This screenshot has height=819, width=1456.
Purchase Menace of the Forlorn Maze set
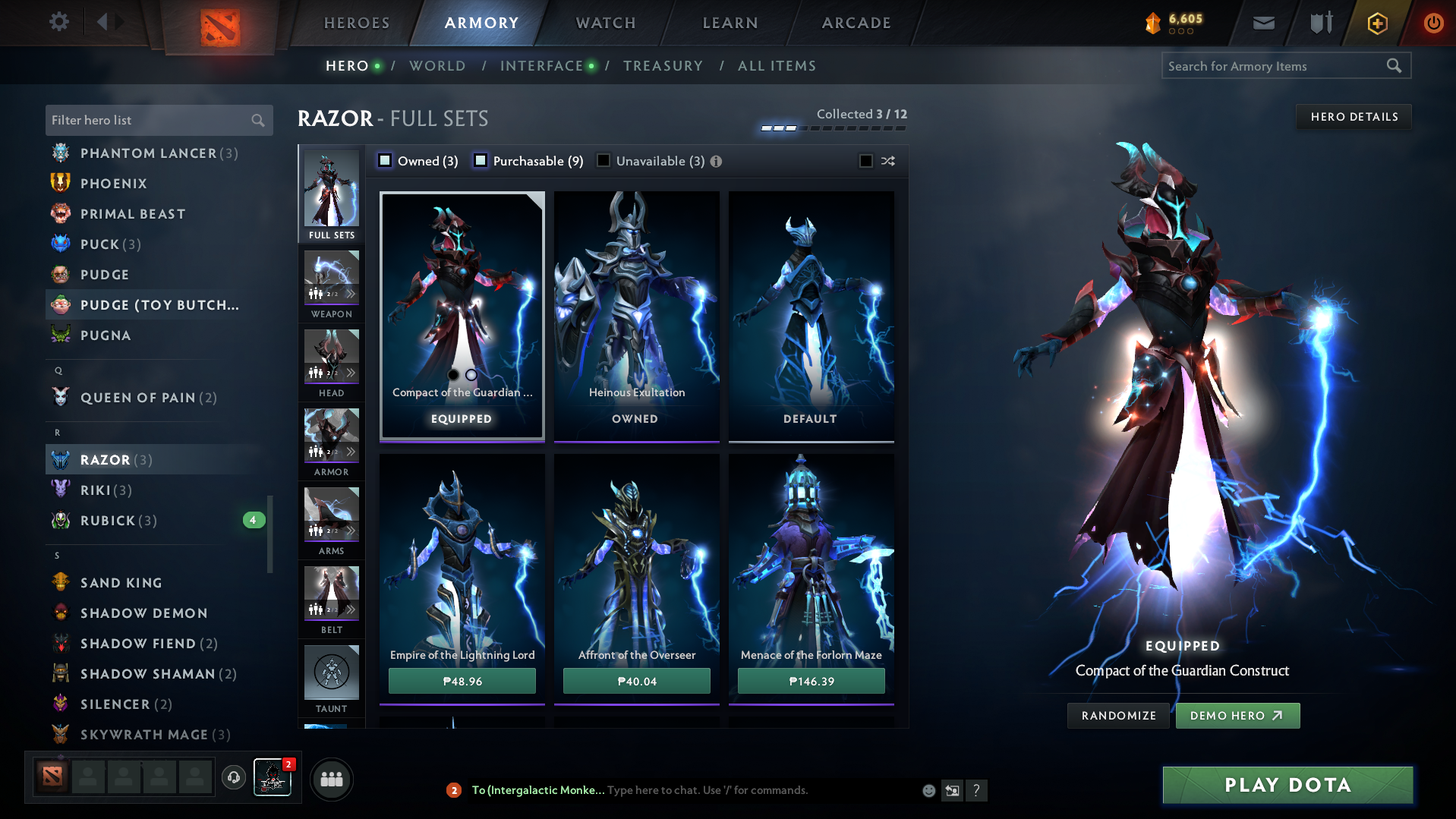[x=811, y=681]
